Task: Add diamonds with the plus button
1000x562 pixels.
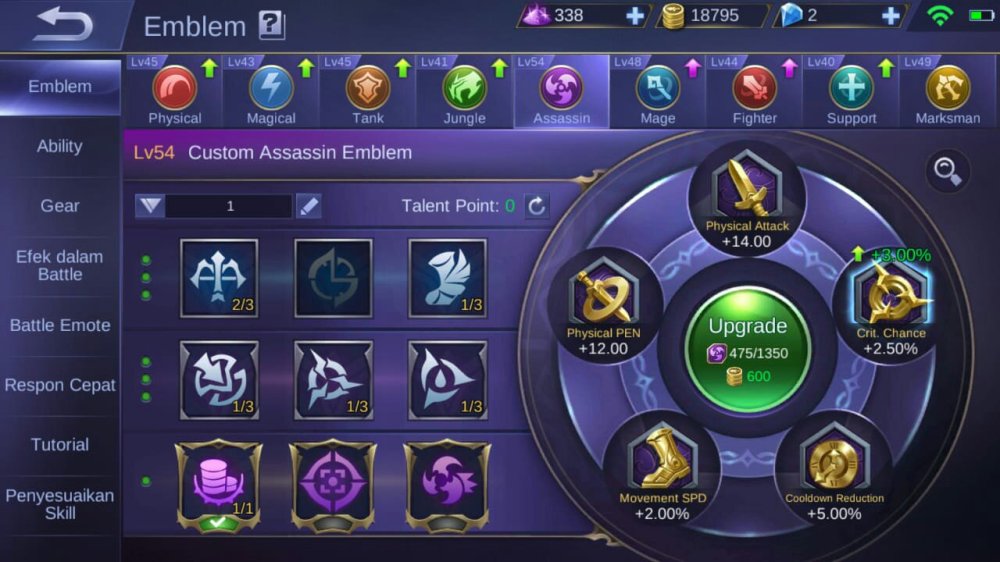Action: pyautogui.click(x=891, y=15)
